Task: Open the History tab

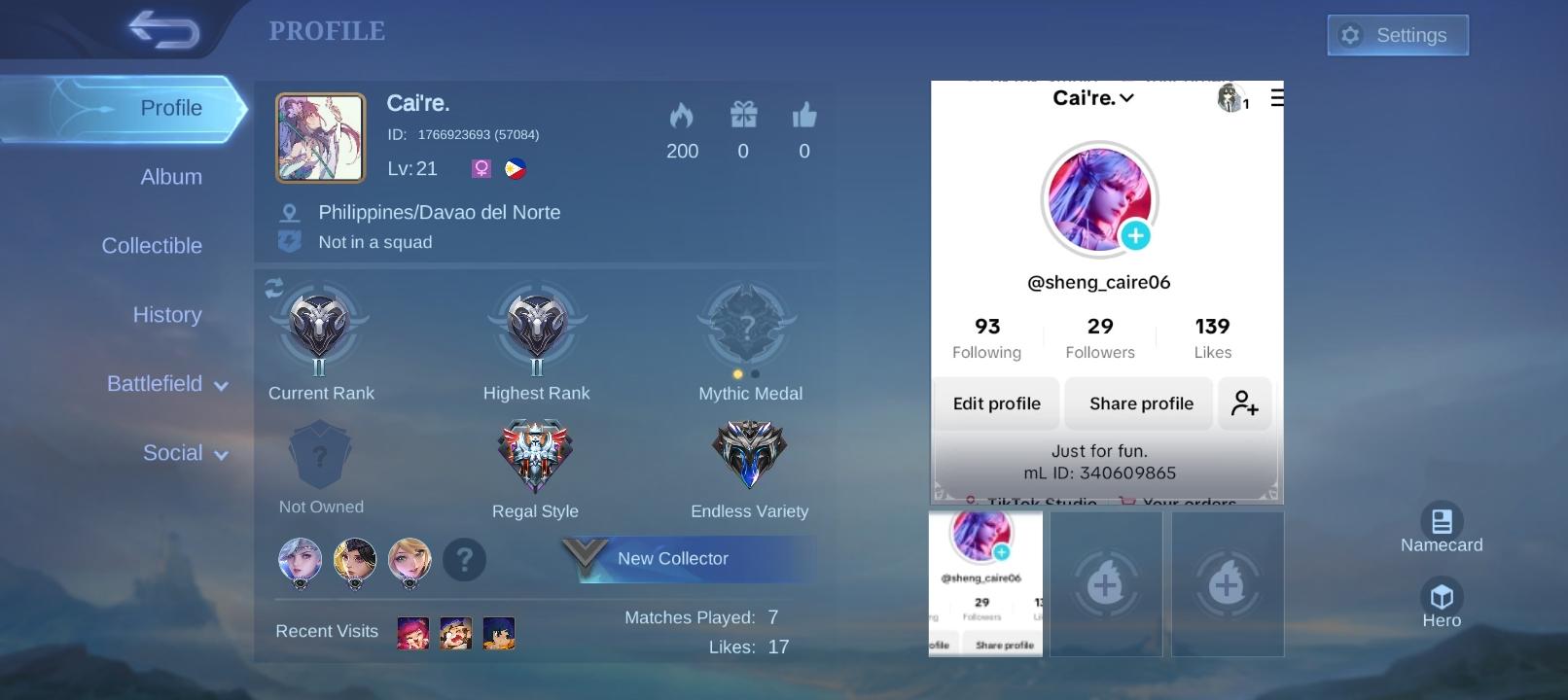Action: [x=167, y=314]
